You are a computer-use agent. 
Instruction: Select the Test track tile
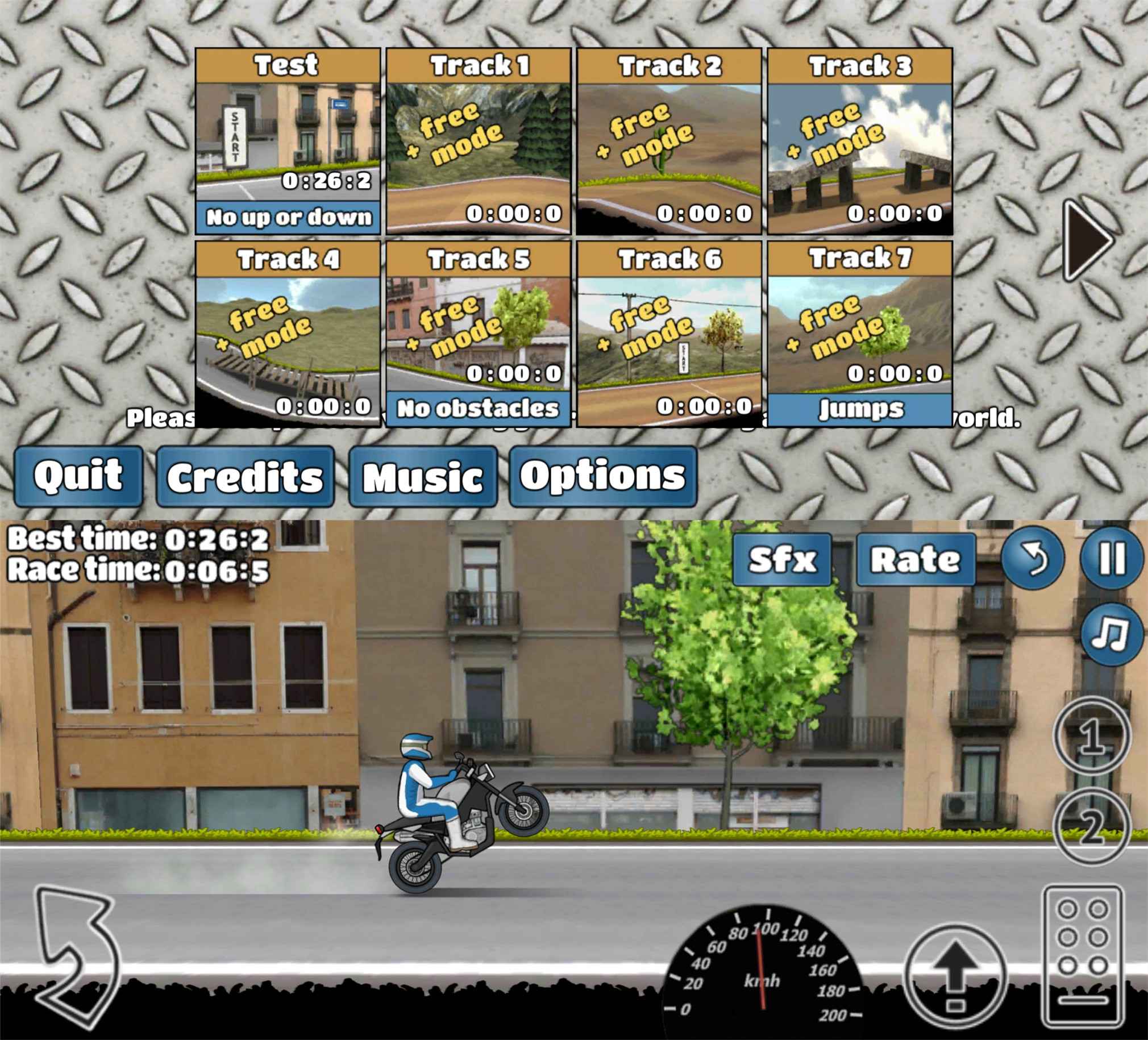288,141
